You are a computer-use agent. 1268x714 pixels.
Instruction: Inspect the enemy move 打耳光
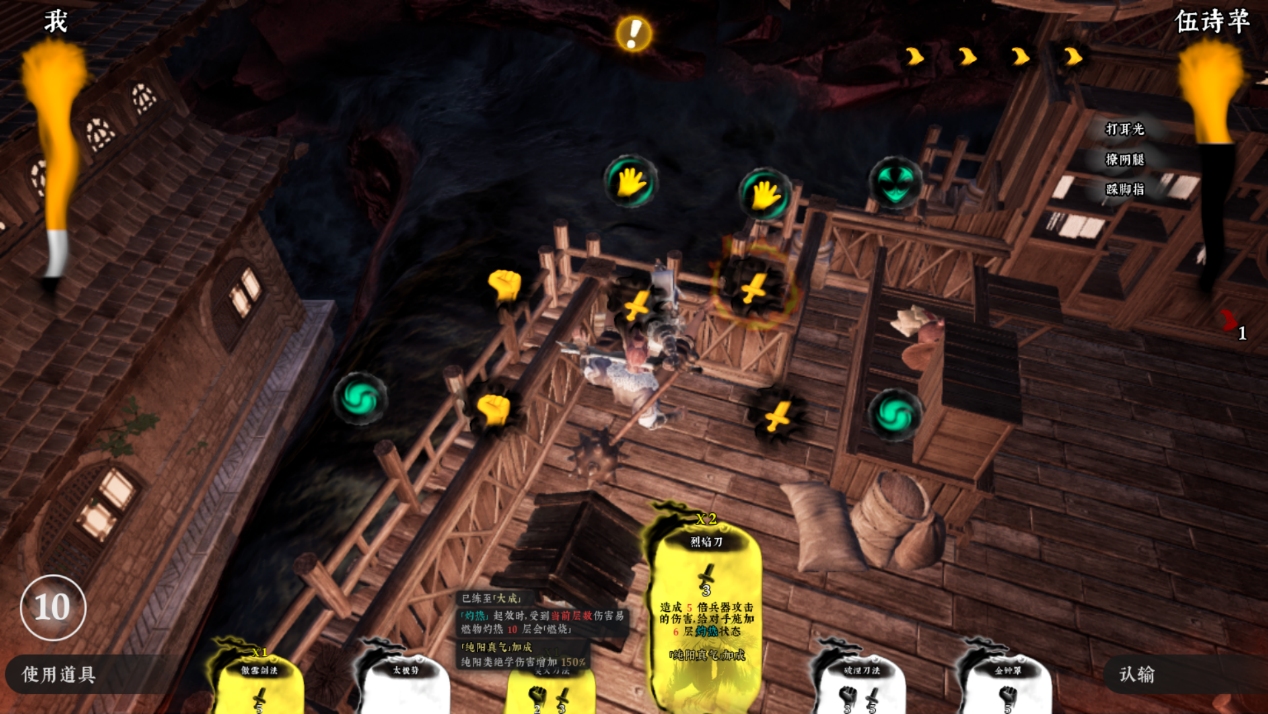(1124, 129)
